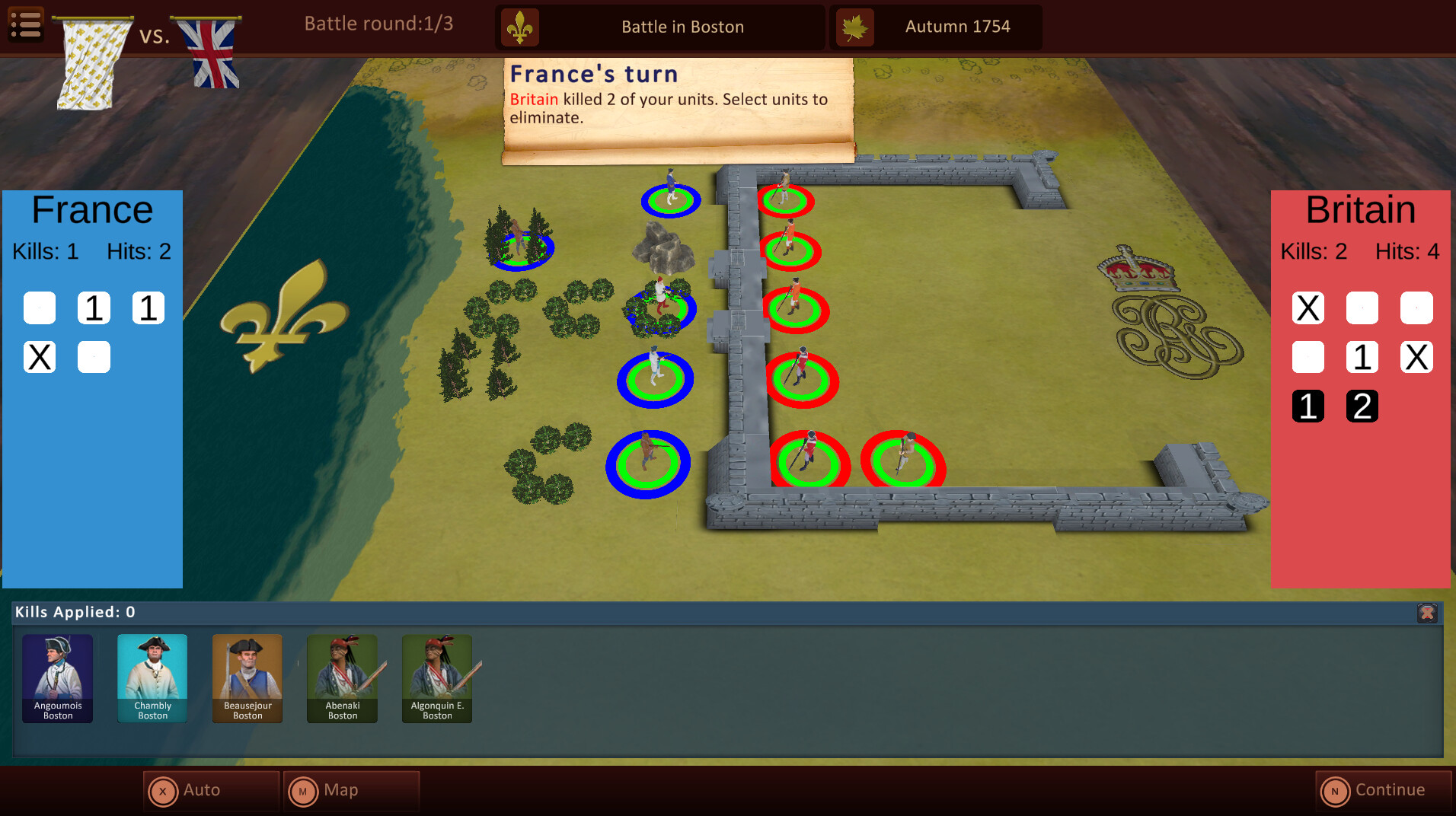Open the Map view

coord(351,791)
